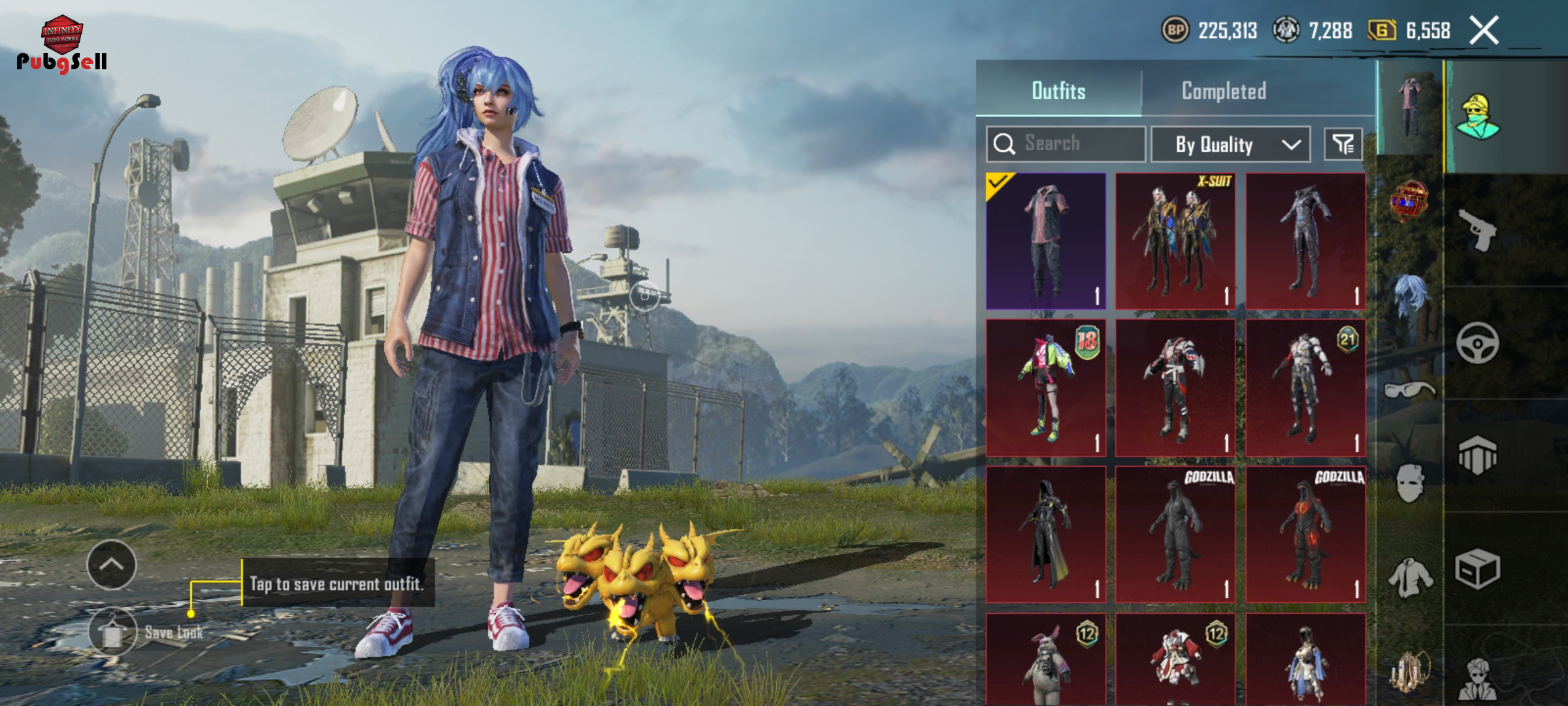Select the Outfits tab
Screen dimensions: 1568x706
pyautogui.click(x=1058, y=91)
